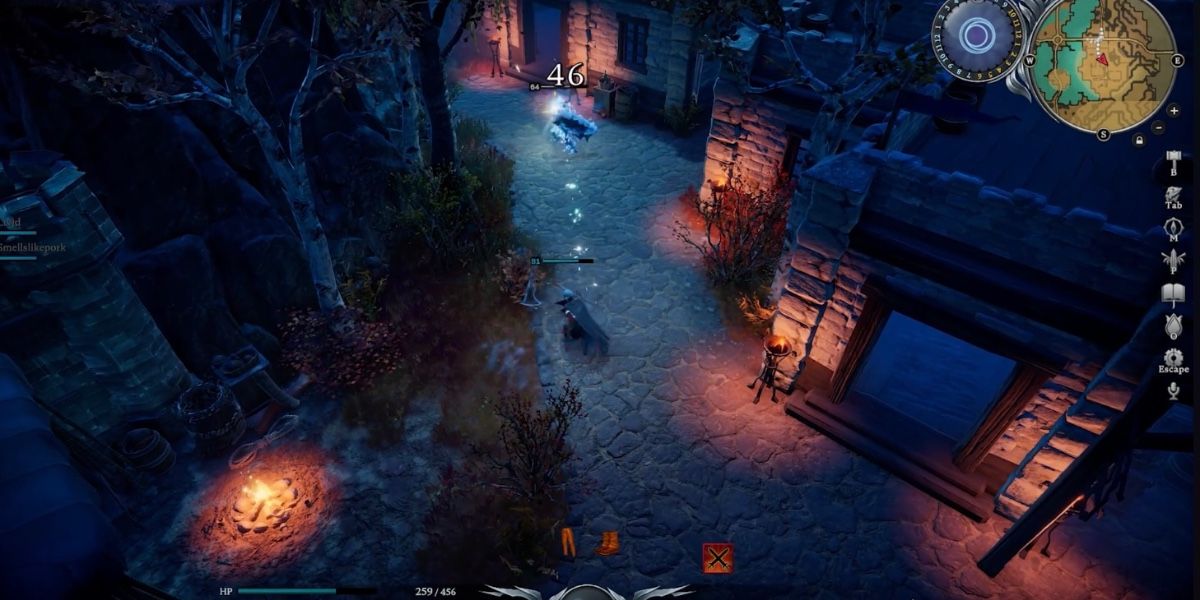Open the winged icon labeled P

pos(1174,260)
